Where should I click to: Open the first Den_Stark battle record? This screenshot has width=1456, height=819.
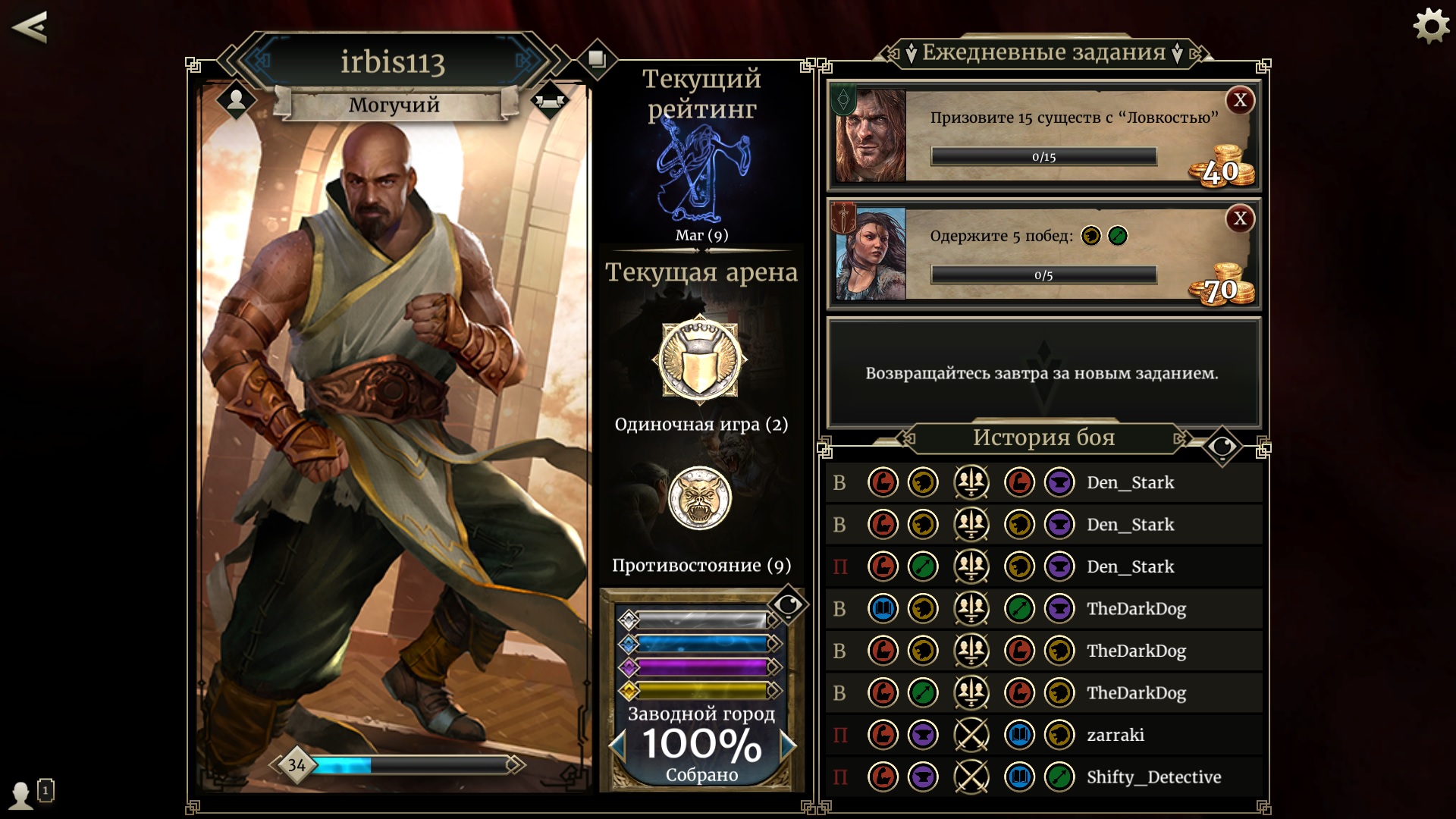pos(1043,482)
